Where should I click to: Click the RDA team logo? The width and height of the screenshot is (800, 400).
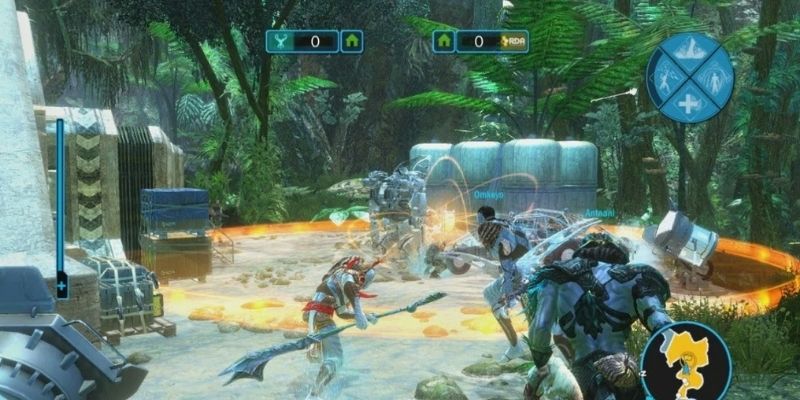[514, 41]
